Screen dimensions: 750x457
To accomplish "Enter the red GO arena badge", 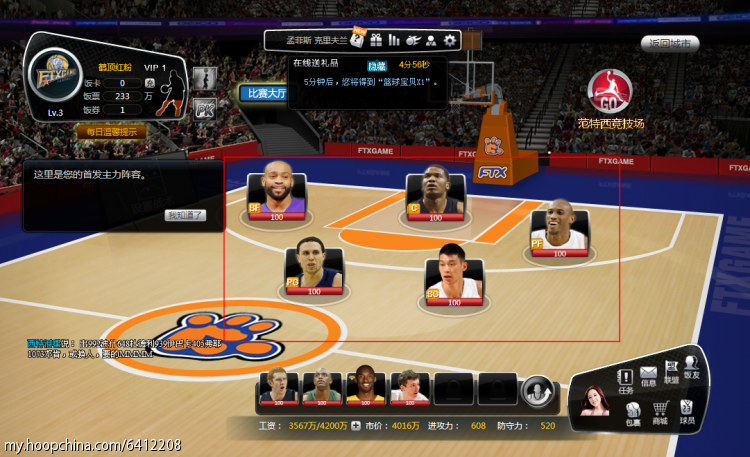I will [x=610, y=93].
